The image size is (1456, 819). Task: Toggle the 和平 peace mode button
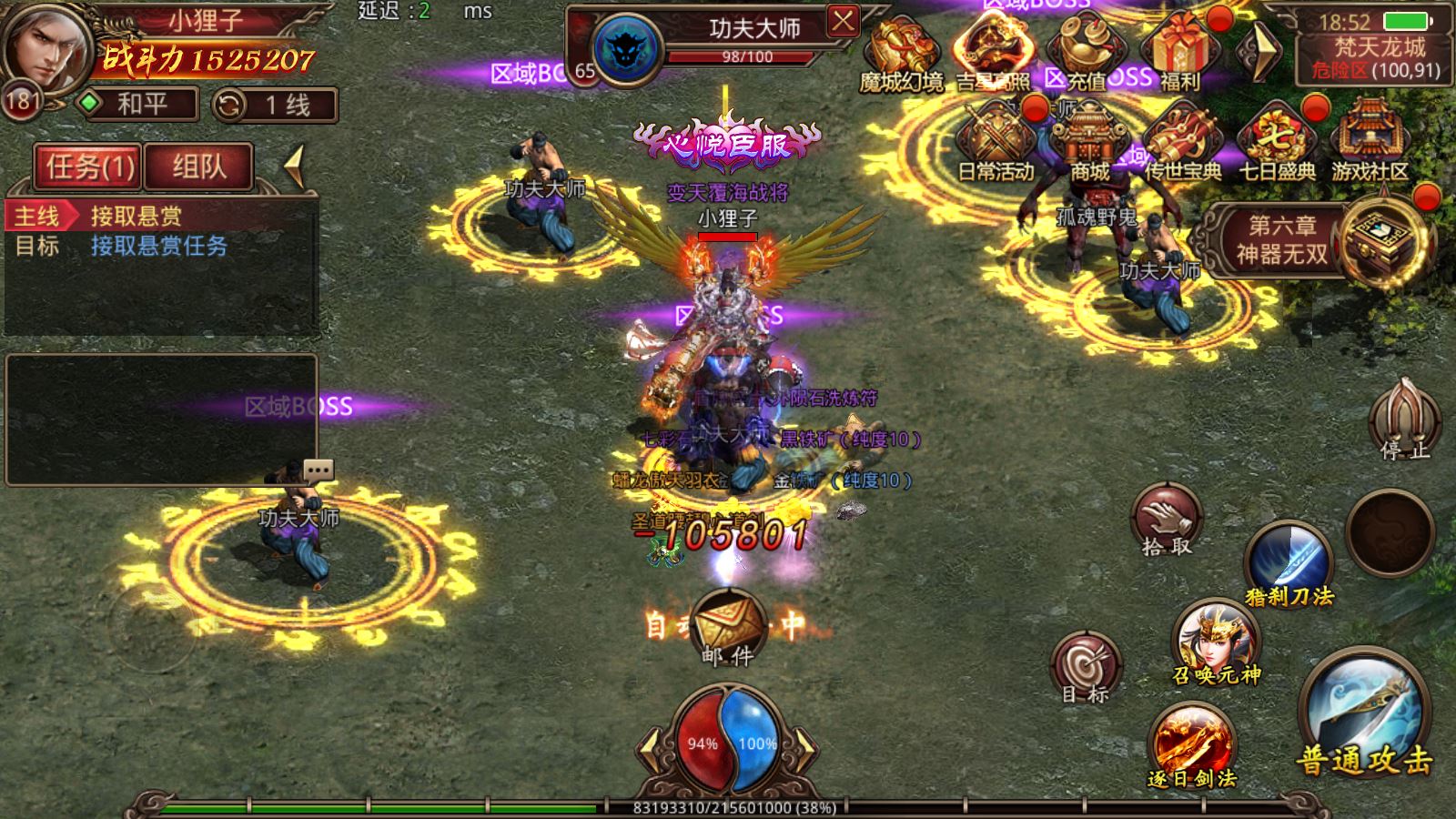coord(138,105)
